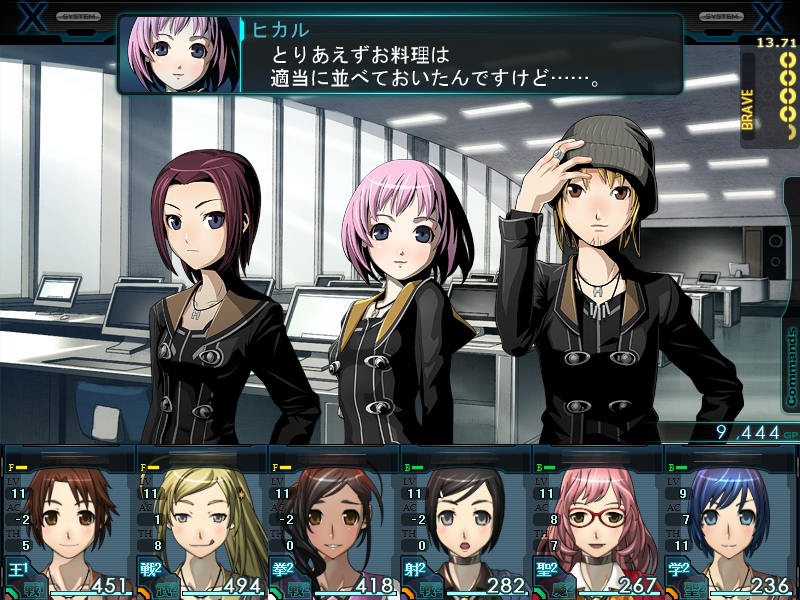The image size is (800, 600).
Task: Open the SYSTEM button above the BRAVE gauge
Action: (719, 17)
